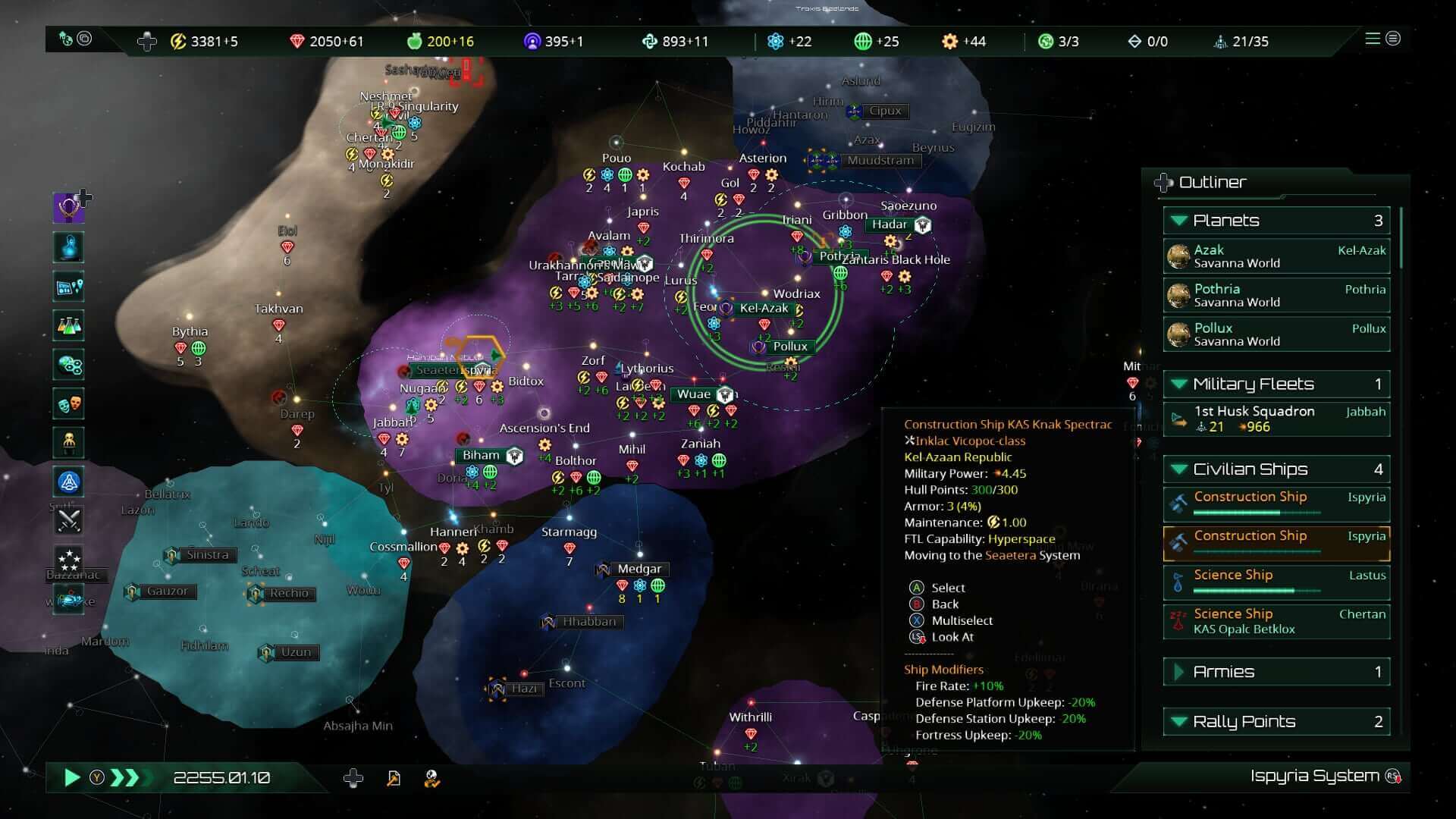This screenshot has width=1456, height=819.
Task: Collapse the Rally Points section
Action: [1178, 721]
